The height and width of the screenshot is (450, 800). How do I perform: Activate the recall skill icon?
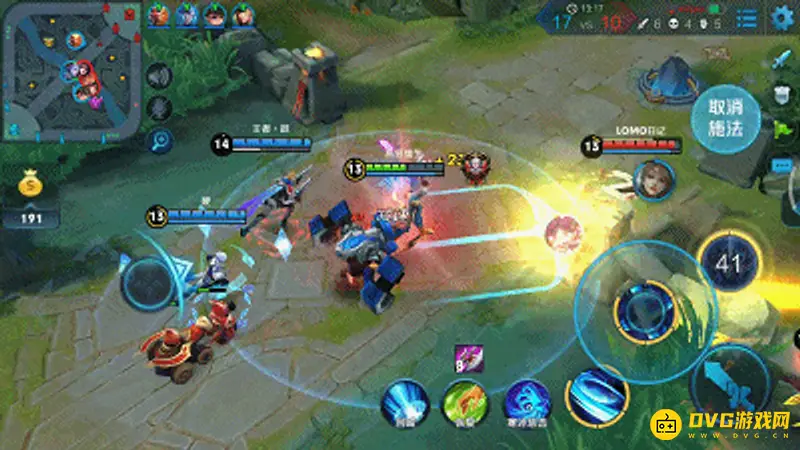pyautogui.click(x=404, y=401)
